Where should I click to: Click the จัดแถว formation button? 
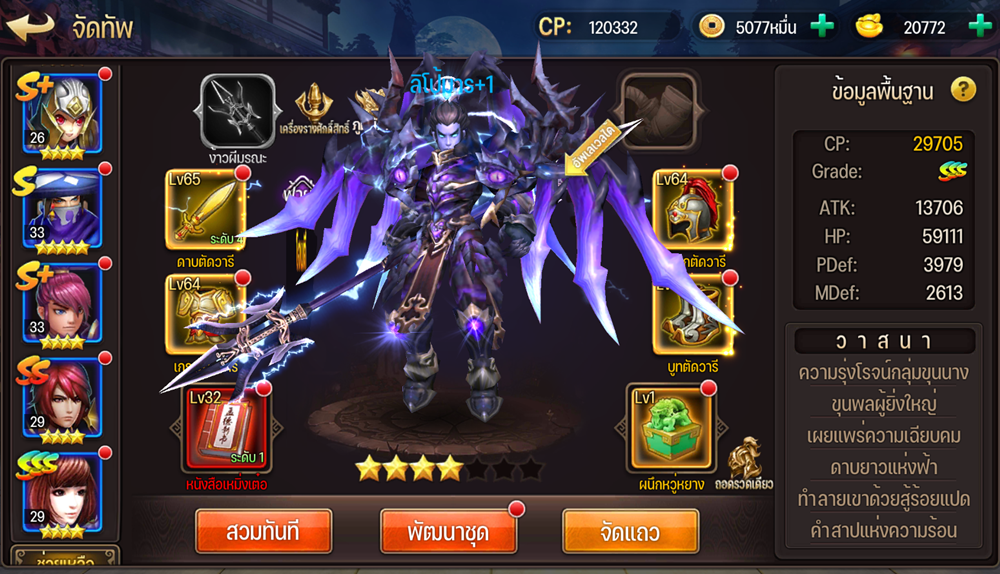(631, 531)
